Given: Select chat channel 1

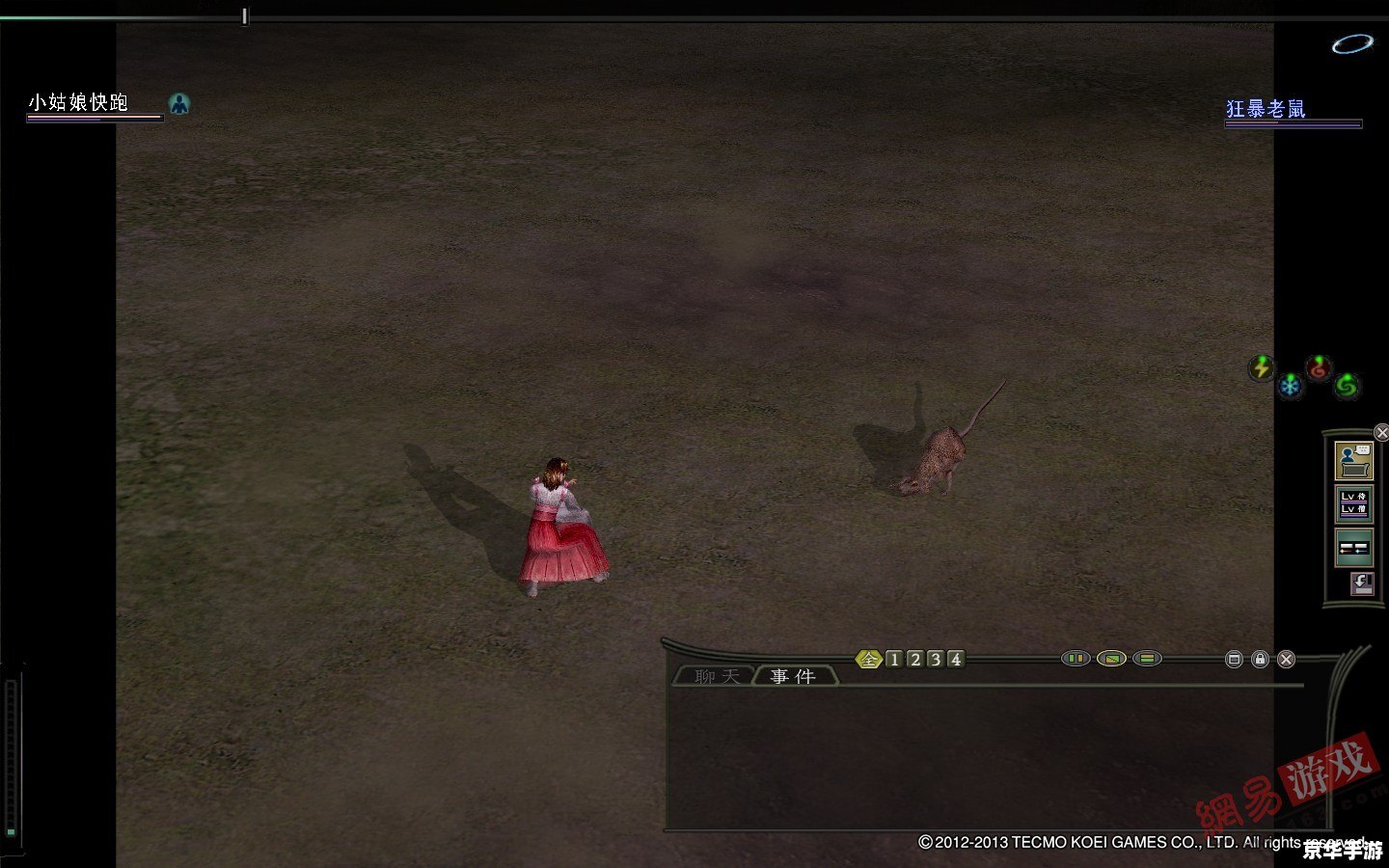Looking at the screenshot, I should [894, 660].
